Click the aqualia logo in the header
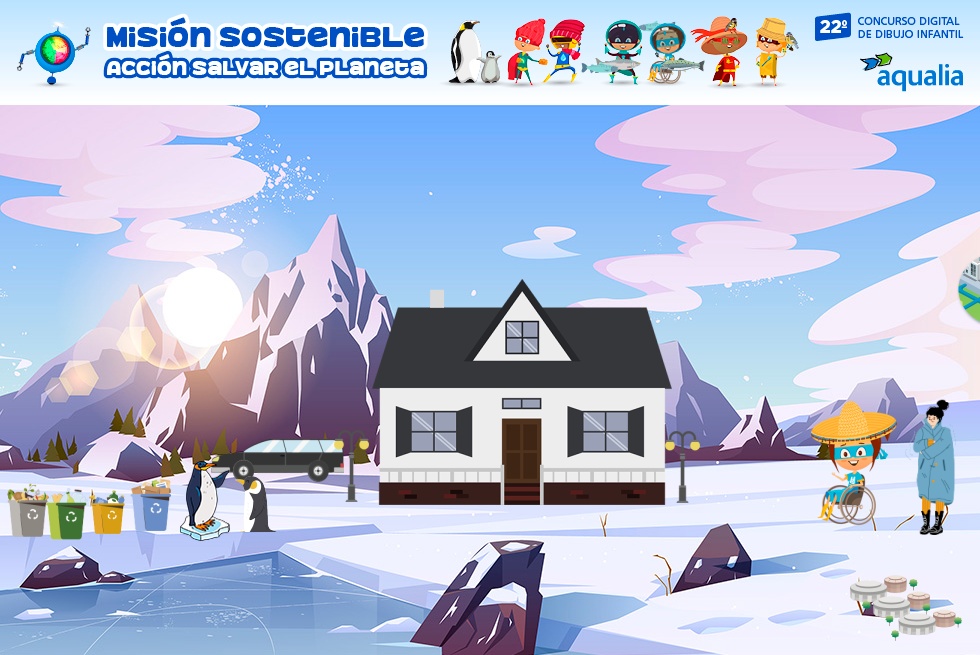The image size is (980, 655). point(911,71)
